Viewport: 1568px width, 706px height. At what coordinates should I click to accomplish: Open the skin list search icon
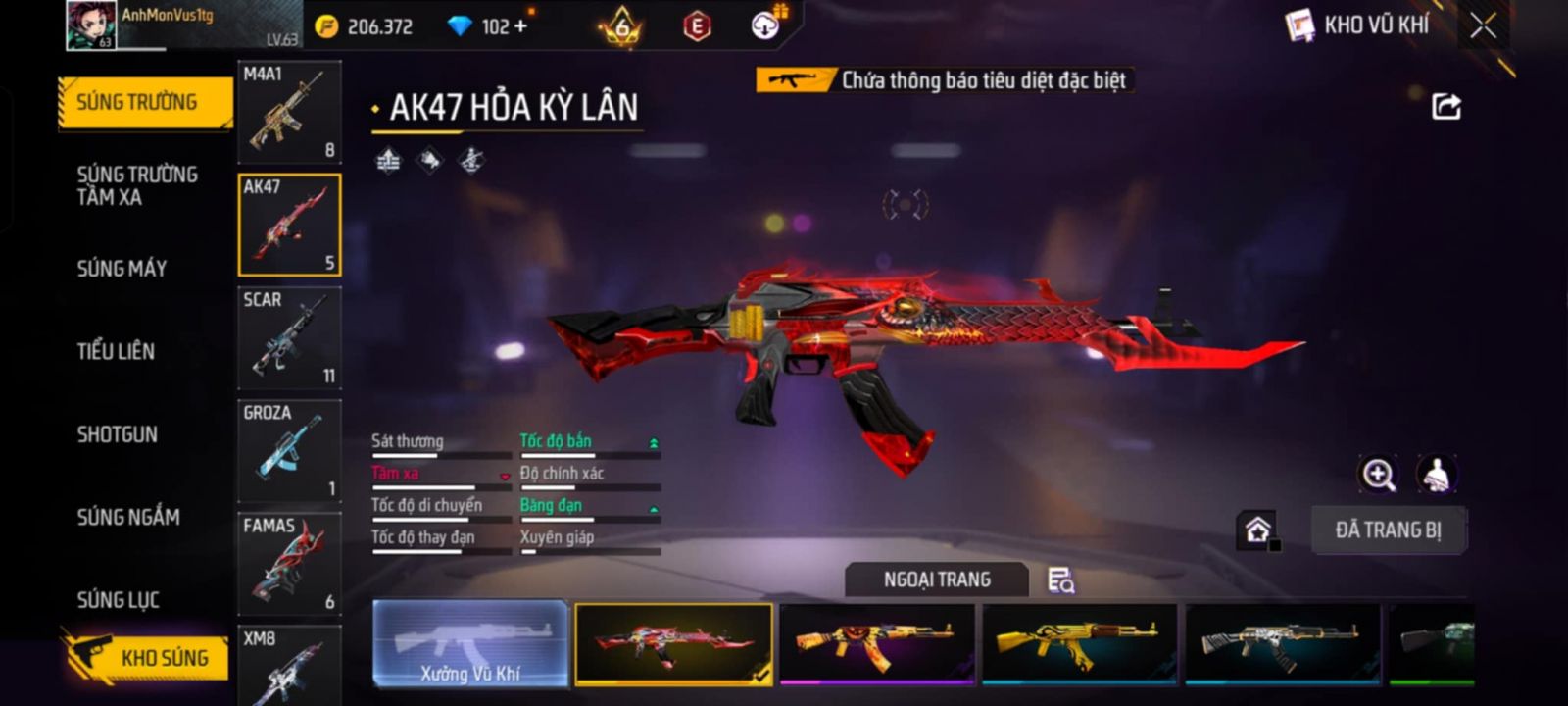(x=1060, y=580)
